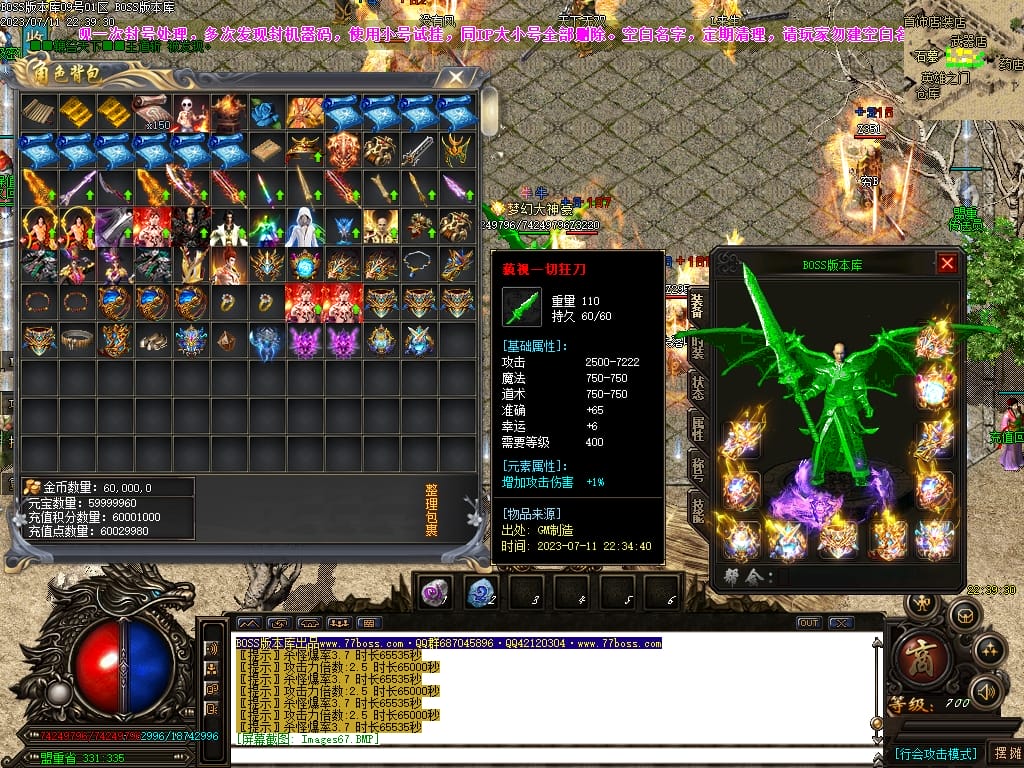Click the 整理包裹 sort bag button
Viewport: 1024px width, 768px height.
(x=431, y=511)
